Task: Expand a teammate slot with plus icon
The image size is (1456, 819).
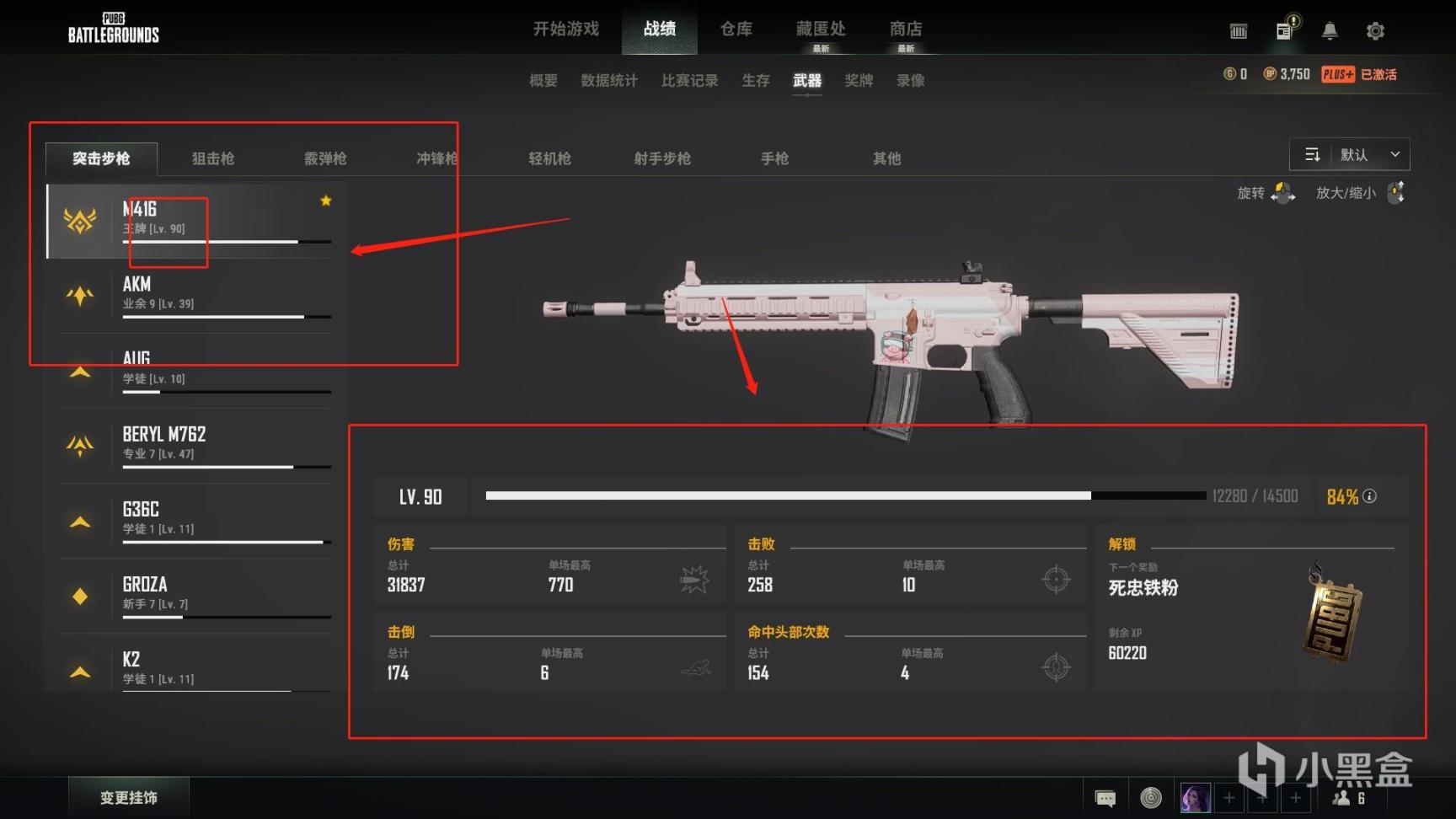Action: (x=1229, y=798)
